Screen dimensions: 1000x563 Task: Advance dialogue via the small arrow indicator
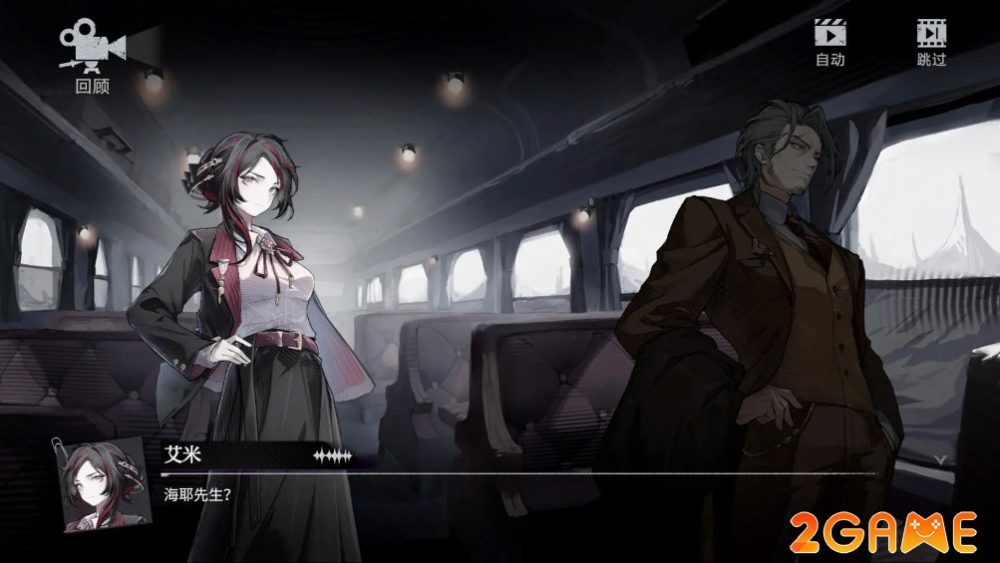pyautogui.click(x=939, y=458)
